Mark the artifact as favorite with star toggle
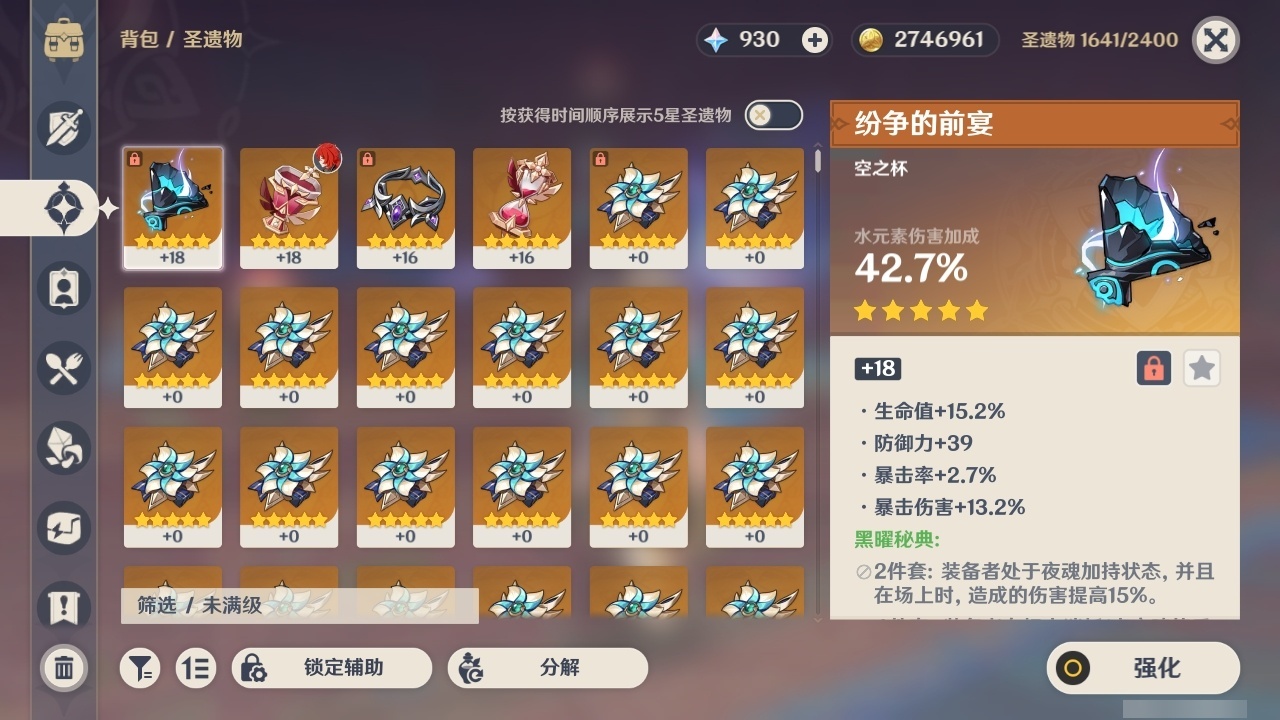1280x720 pixels. [x=1201, y=368]
